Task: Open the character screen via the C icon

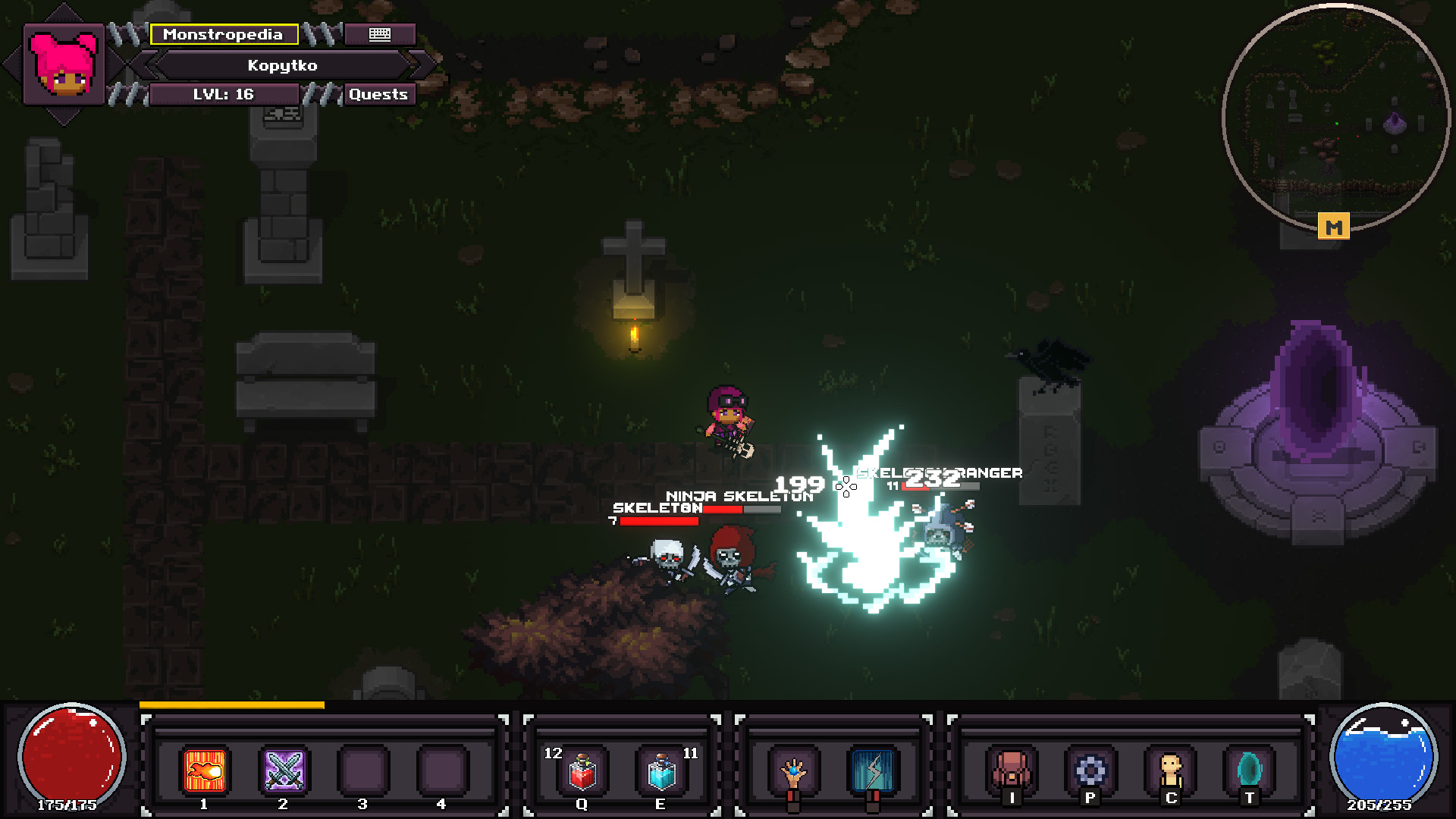Action: [1171, 770]
